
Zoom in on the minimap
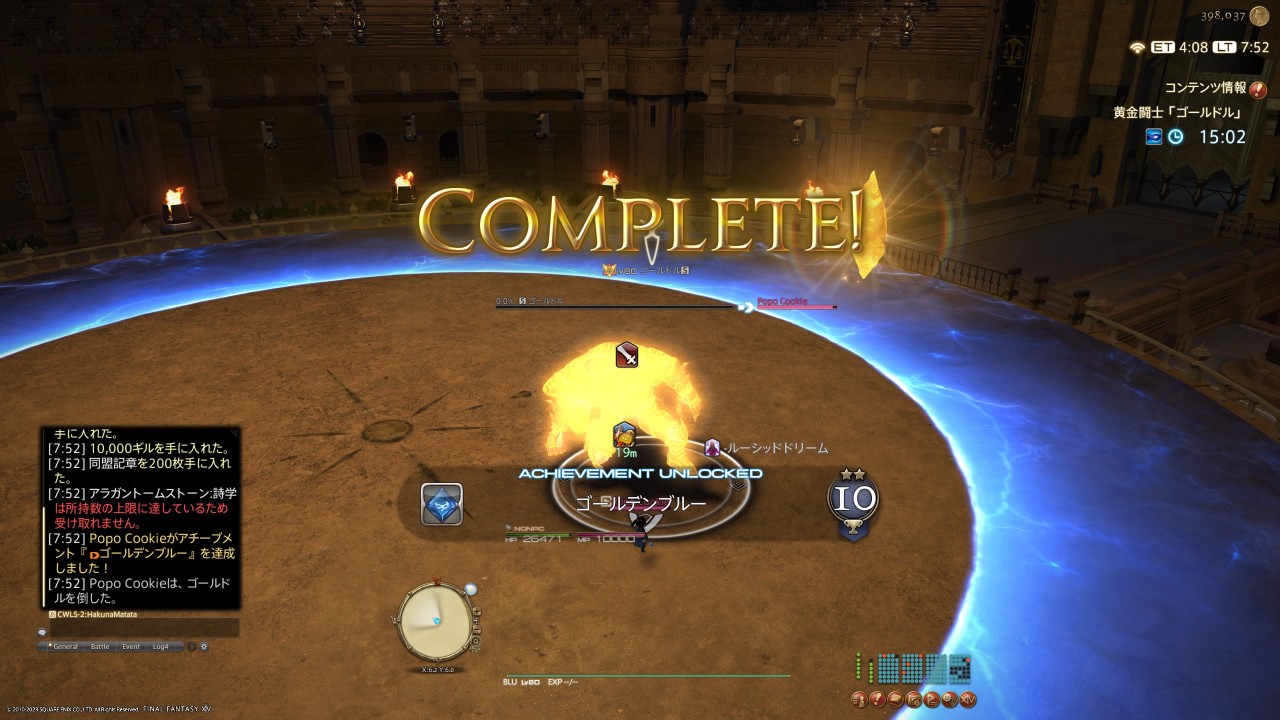(478, 611)
